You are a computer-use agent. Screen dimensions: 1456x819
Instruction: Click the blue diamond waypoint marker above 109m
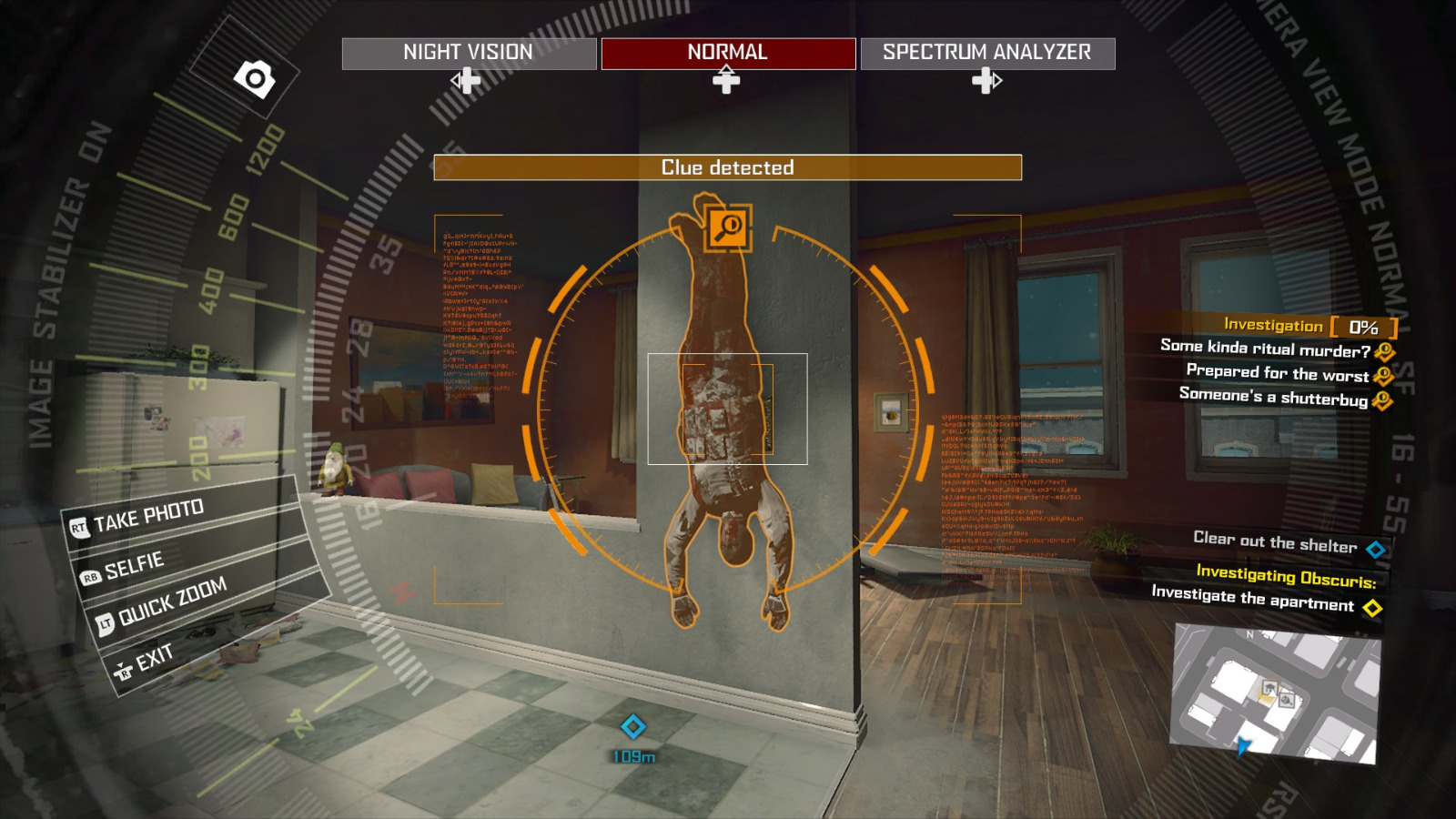[x=633, y=725]
